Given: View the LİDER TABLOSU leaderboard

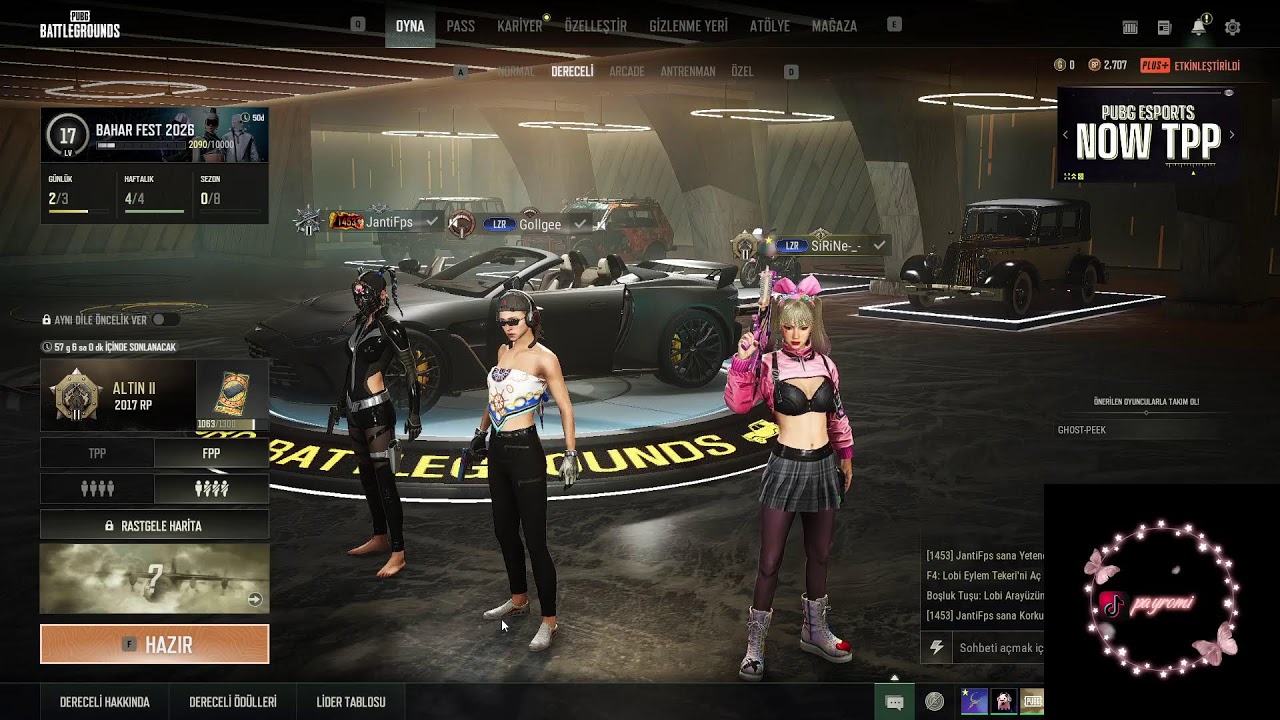Looking at the screenshot, I should [x=350, y=702].
